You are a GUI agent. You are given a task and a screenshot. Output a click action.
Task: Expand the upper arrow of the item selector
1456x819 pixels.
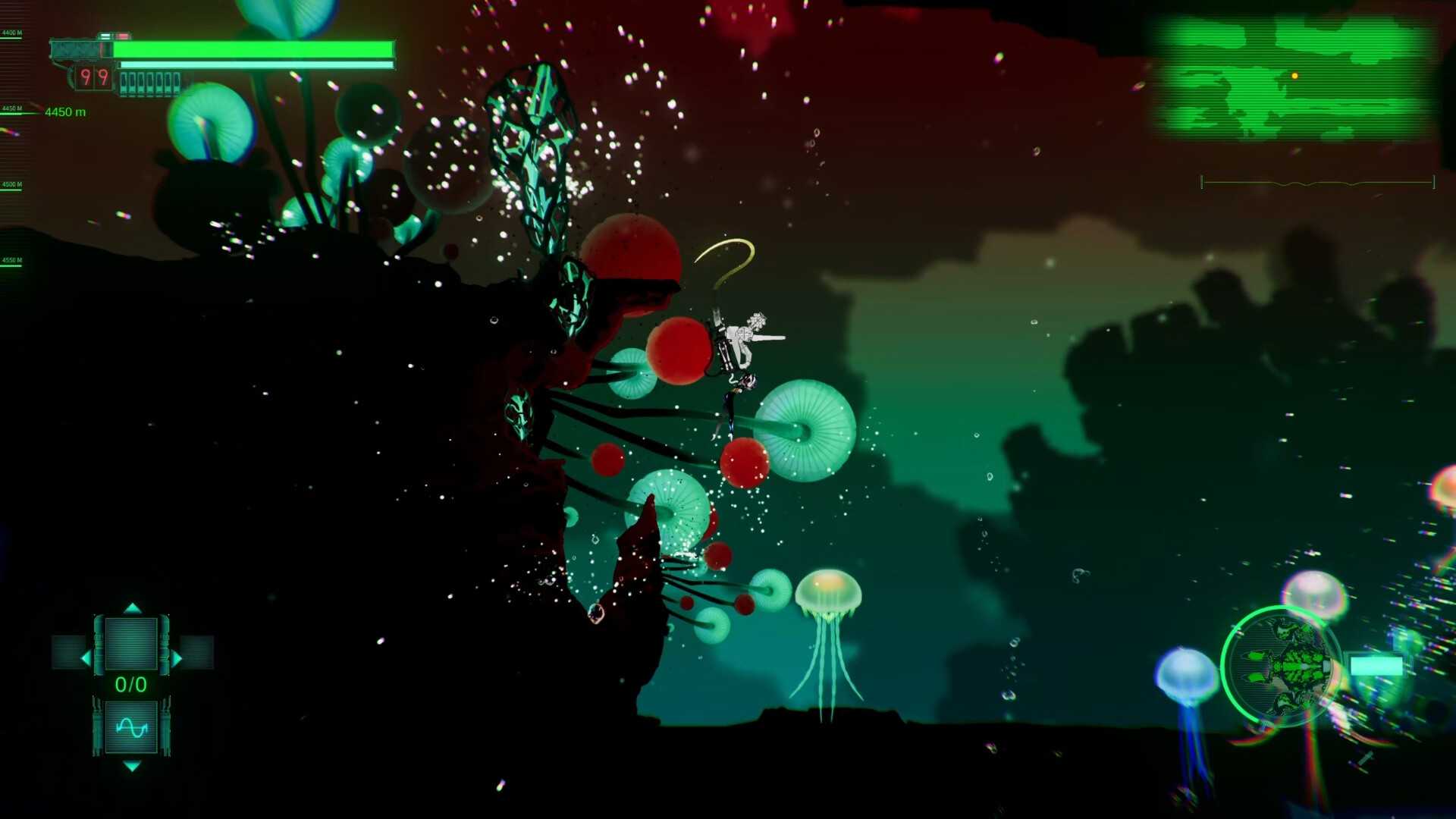point(131,608)
